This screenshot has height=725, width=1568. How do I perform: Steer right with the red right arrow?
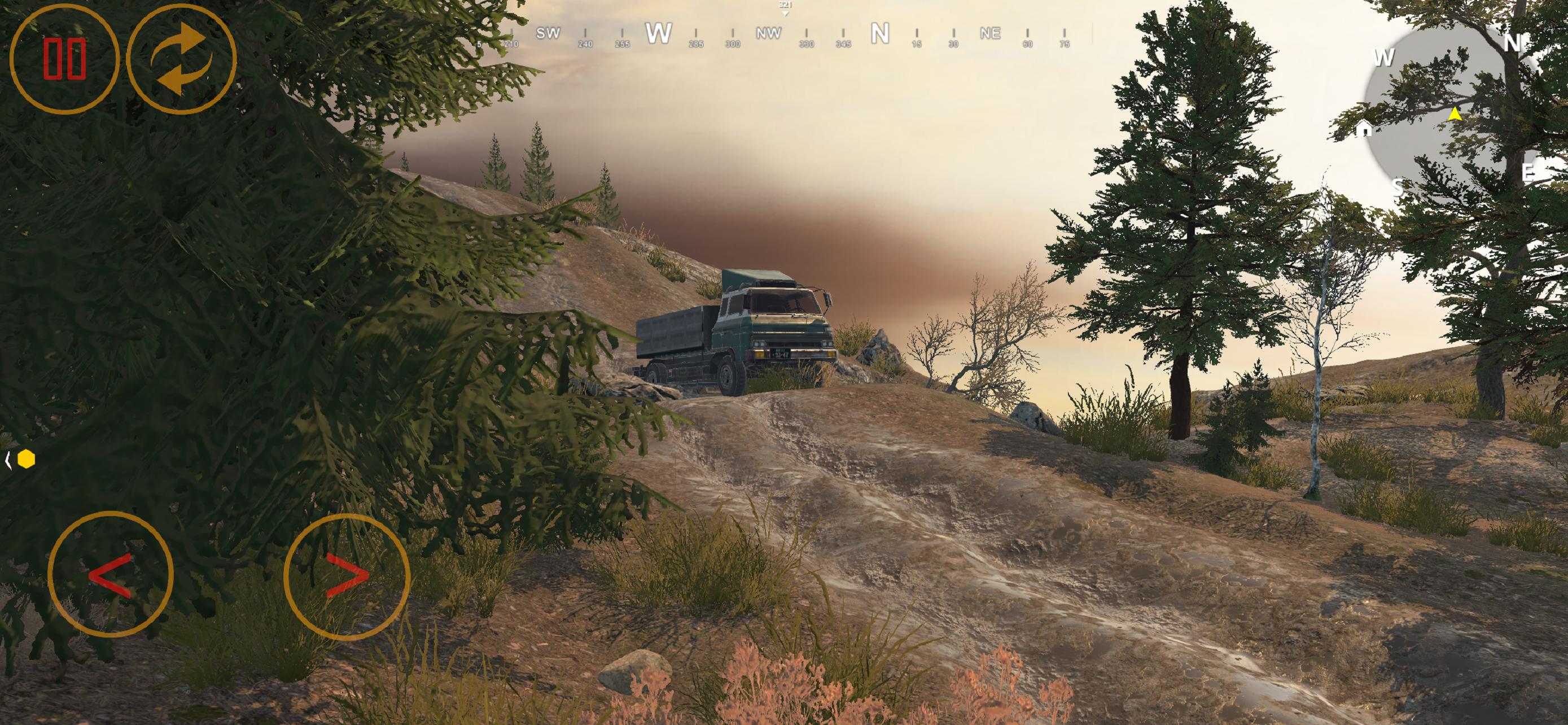(347, 576)
